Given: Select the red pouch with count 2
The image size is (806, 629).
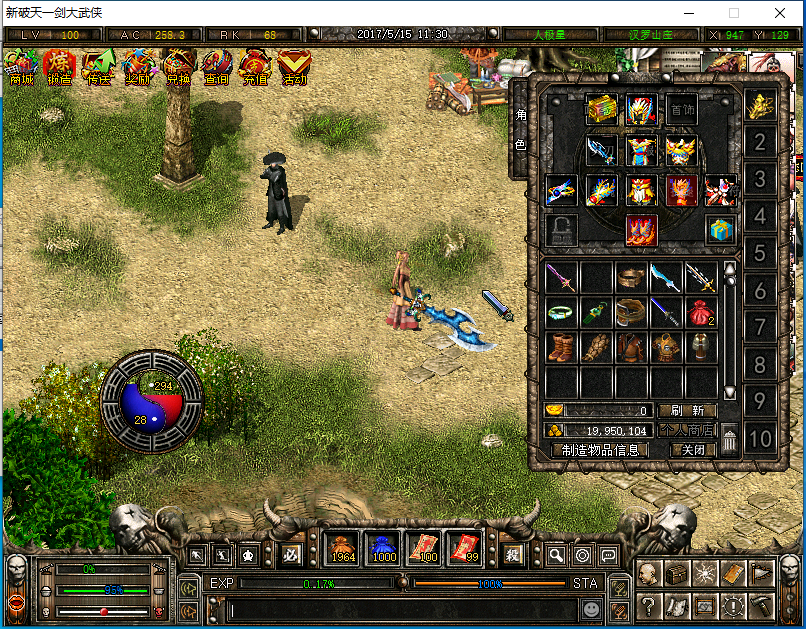Looking at the screenshot, I should coord(699,313).
